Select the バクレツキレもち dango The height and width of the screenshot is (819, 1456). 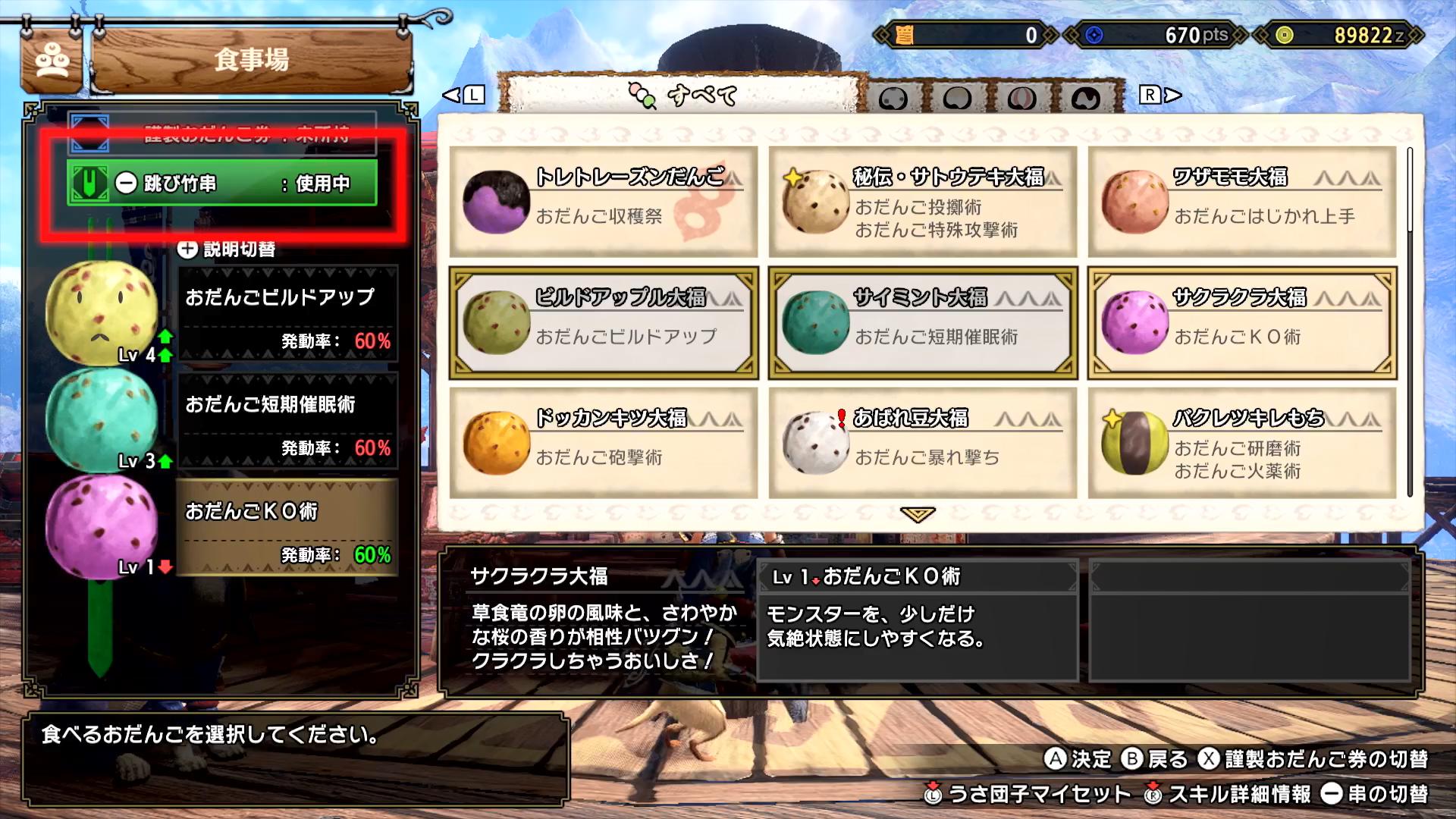[x=1241, y=443]
